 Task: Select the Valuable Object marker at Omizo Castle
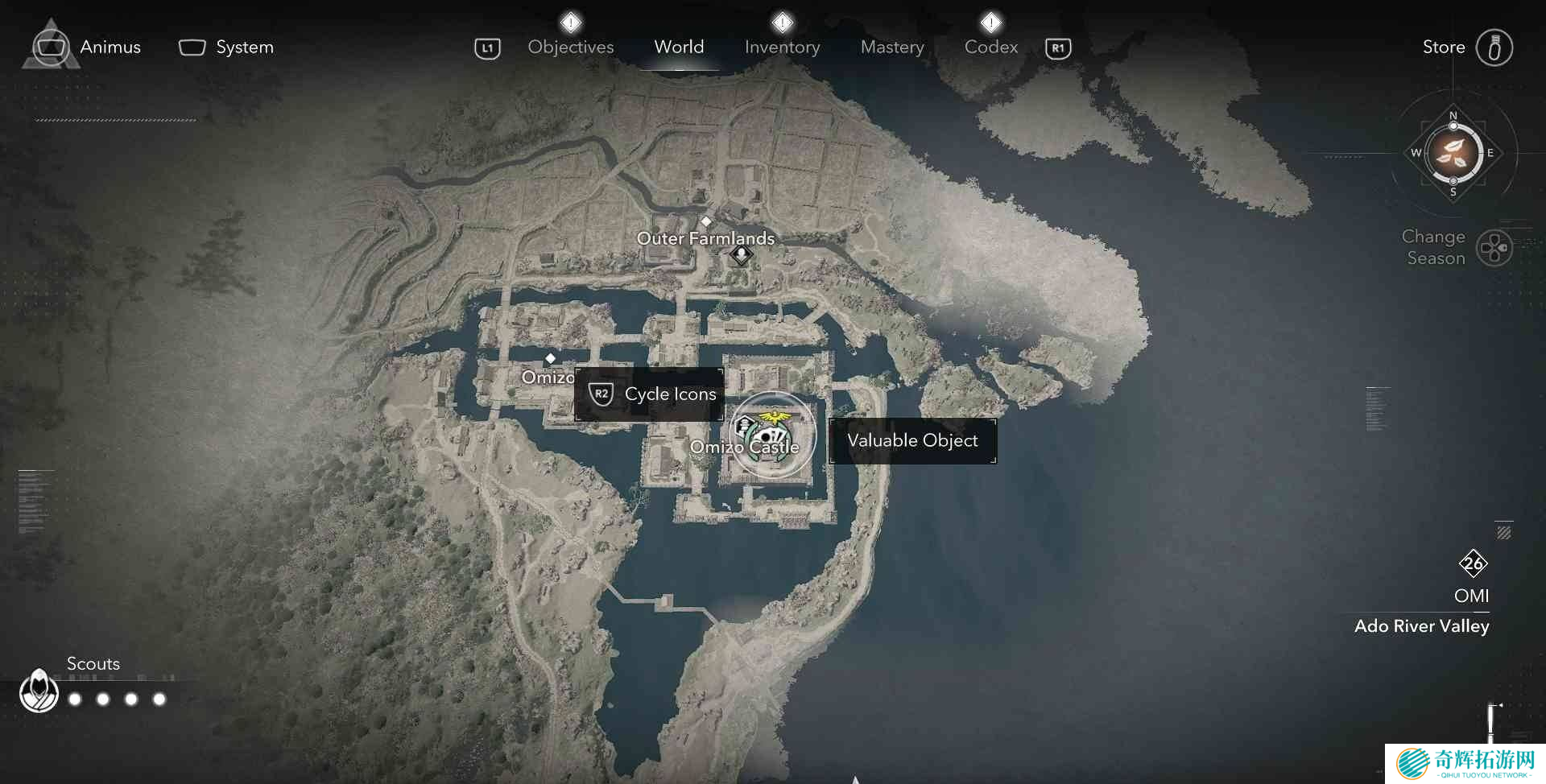[772, 434]
